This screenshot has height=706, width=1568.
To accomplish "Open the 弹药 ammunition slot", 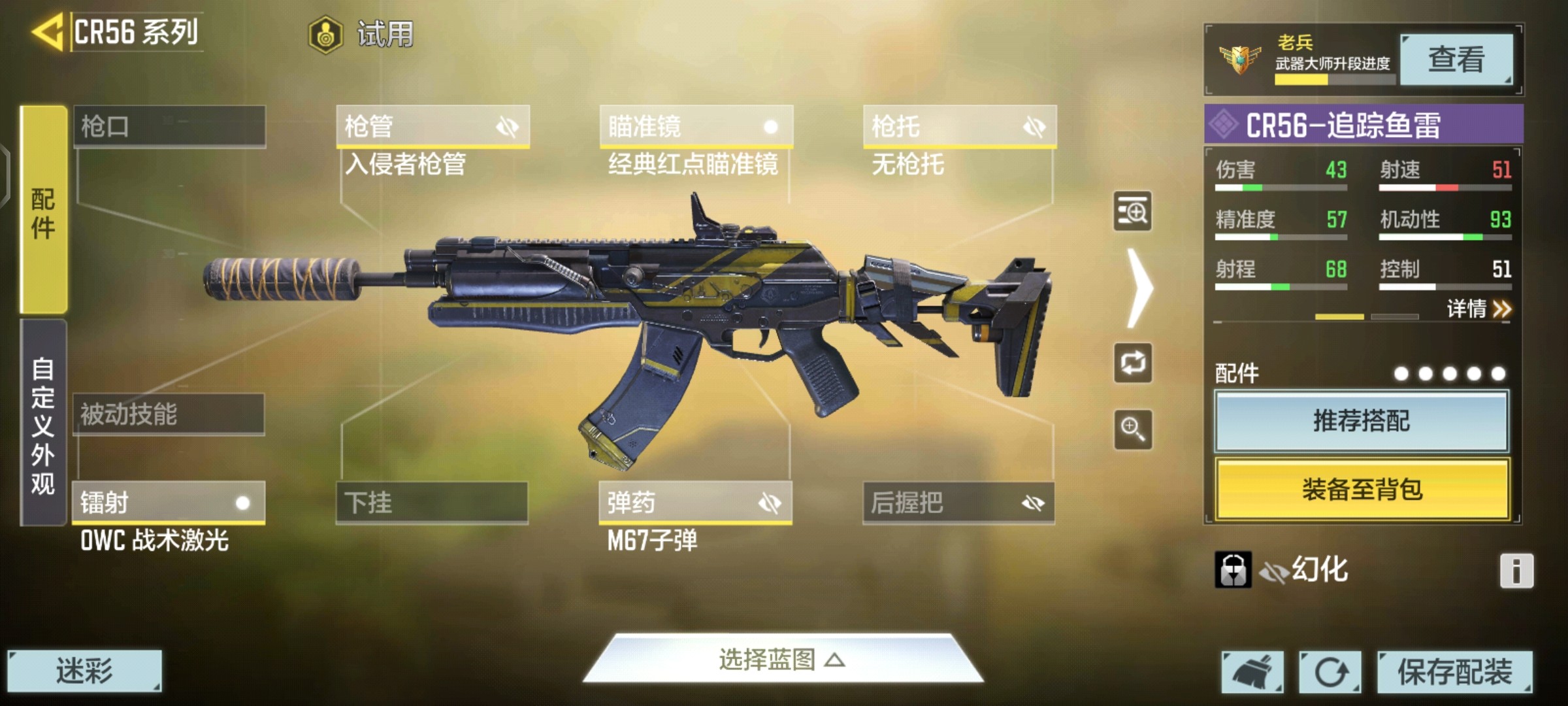I will pyautogui.click(x=695, y=503).
